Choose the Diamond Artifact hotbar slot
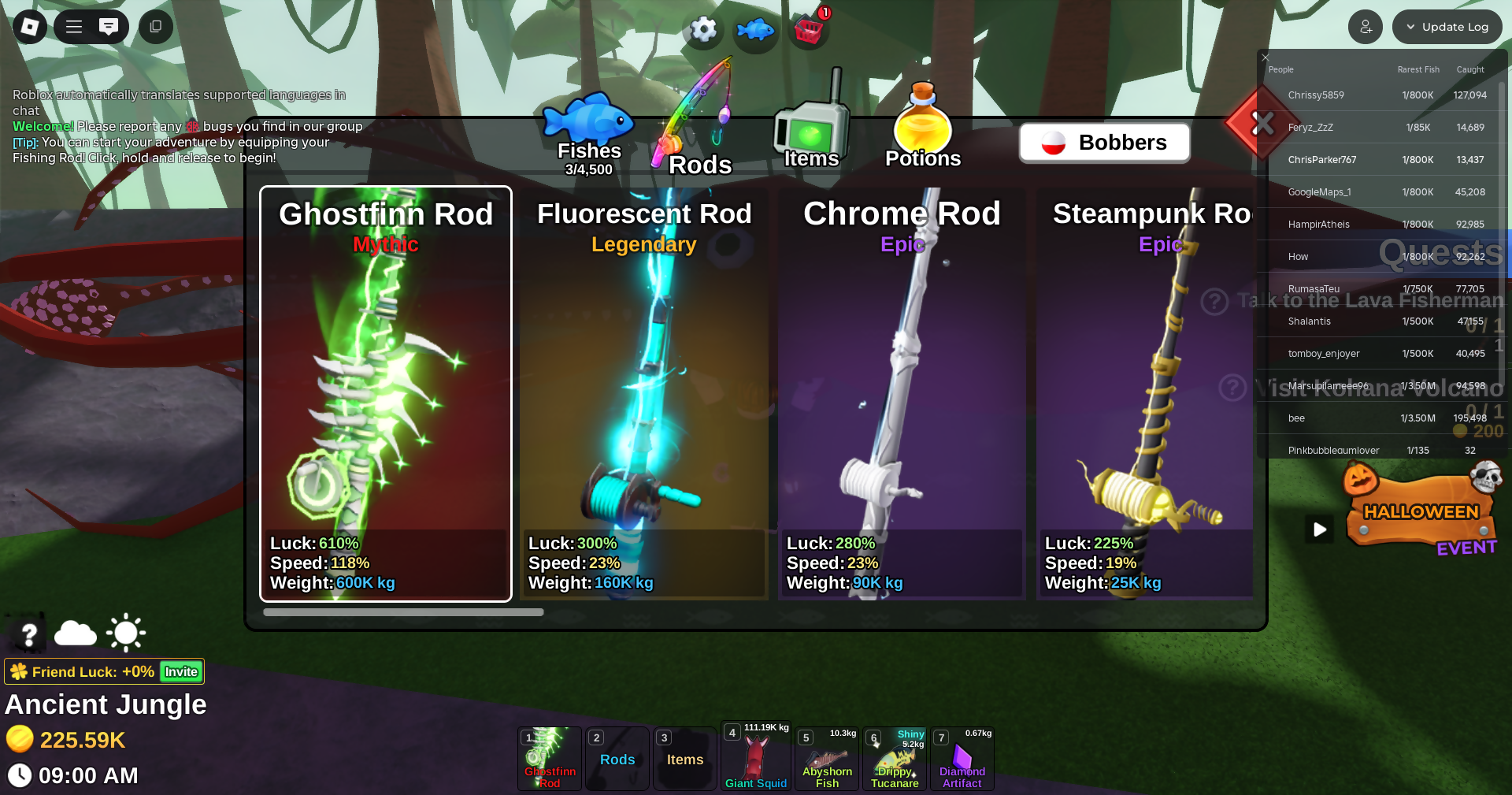Screen dimensions: 1512x795 (x=962, y=760)
